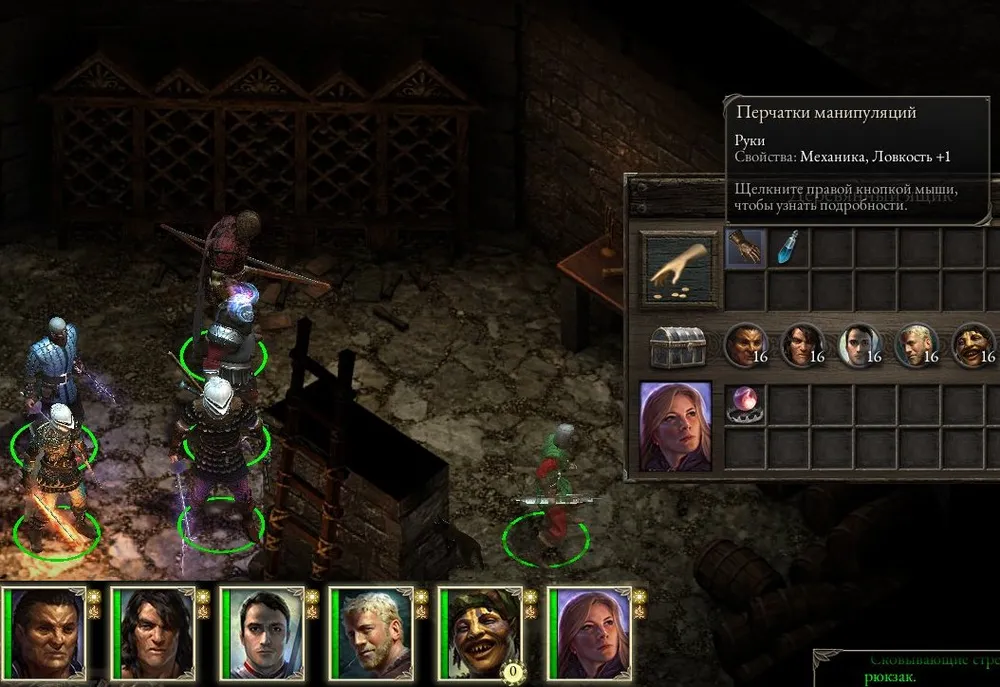Choose the long-haired man's round loot portrait
1000x687 pixels.
pos(802,346)
